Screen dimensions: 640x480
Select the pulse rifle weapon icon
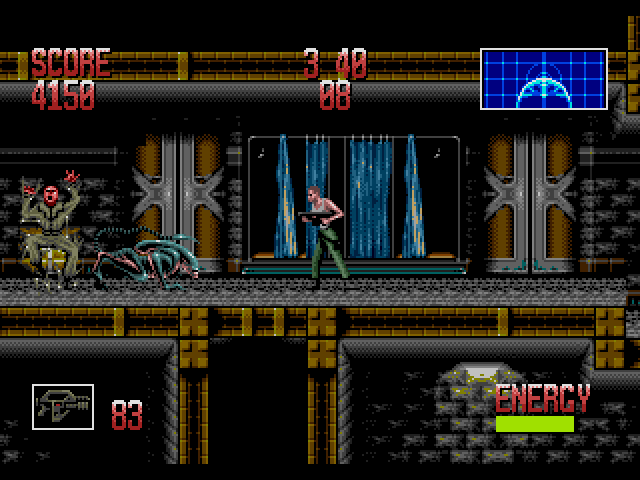click(x=63, y=408)
